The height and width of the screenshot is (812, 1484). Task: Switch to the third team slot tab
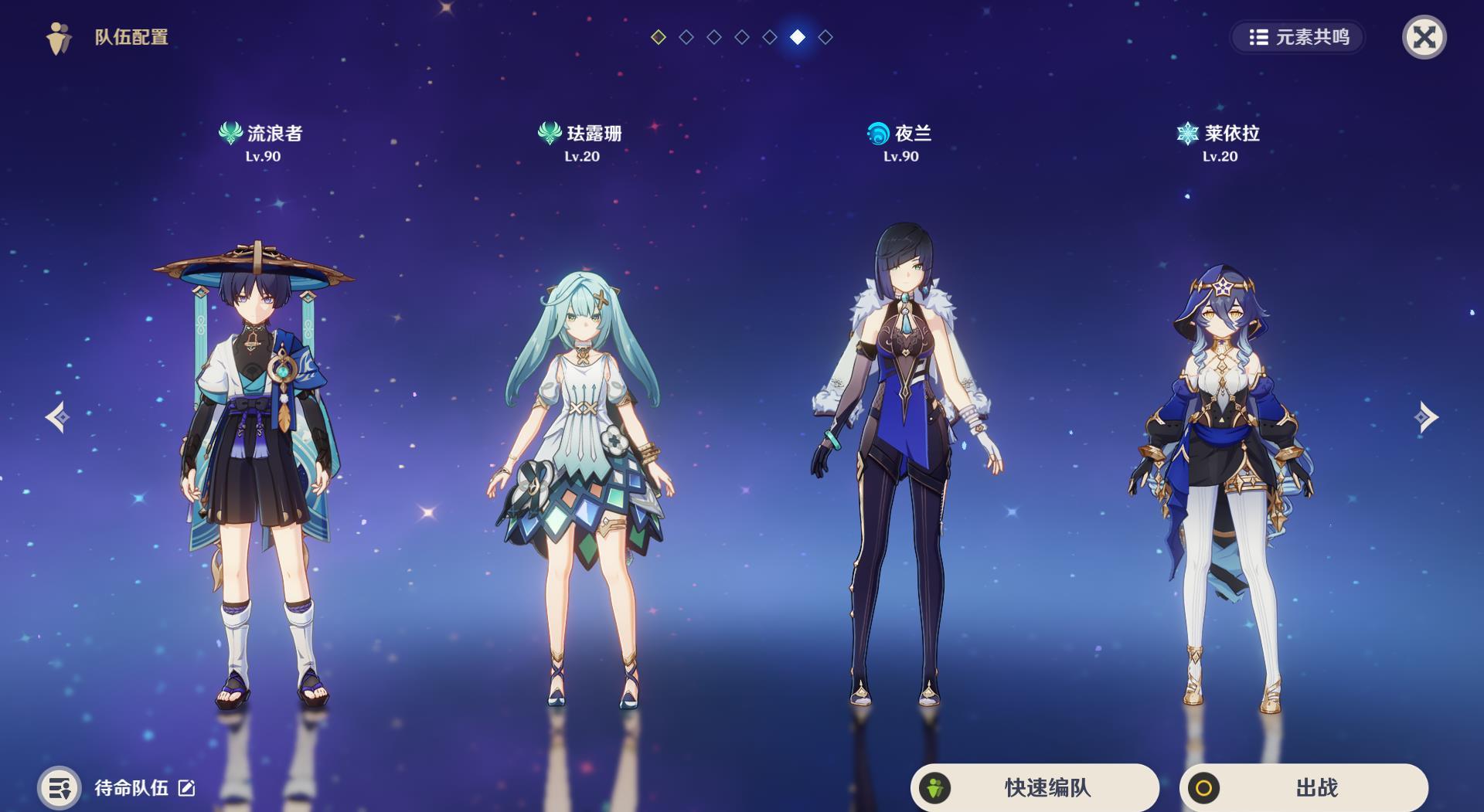click(713, 35)
